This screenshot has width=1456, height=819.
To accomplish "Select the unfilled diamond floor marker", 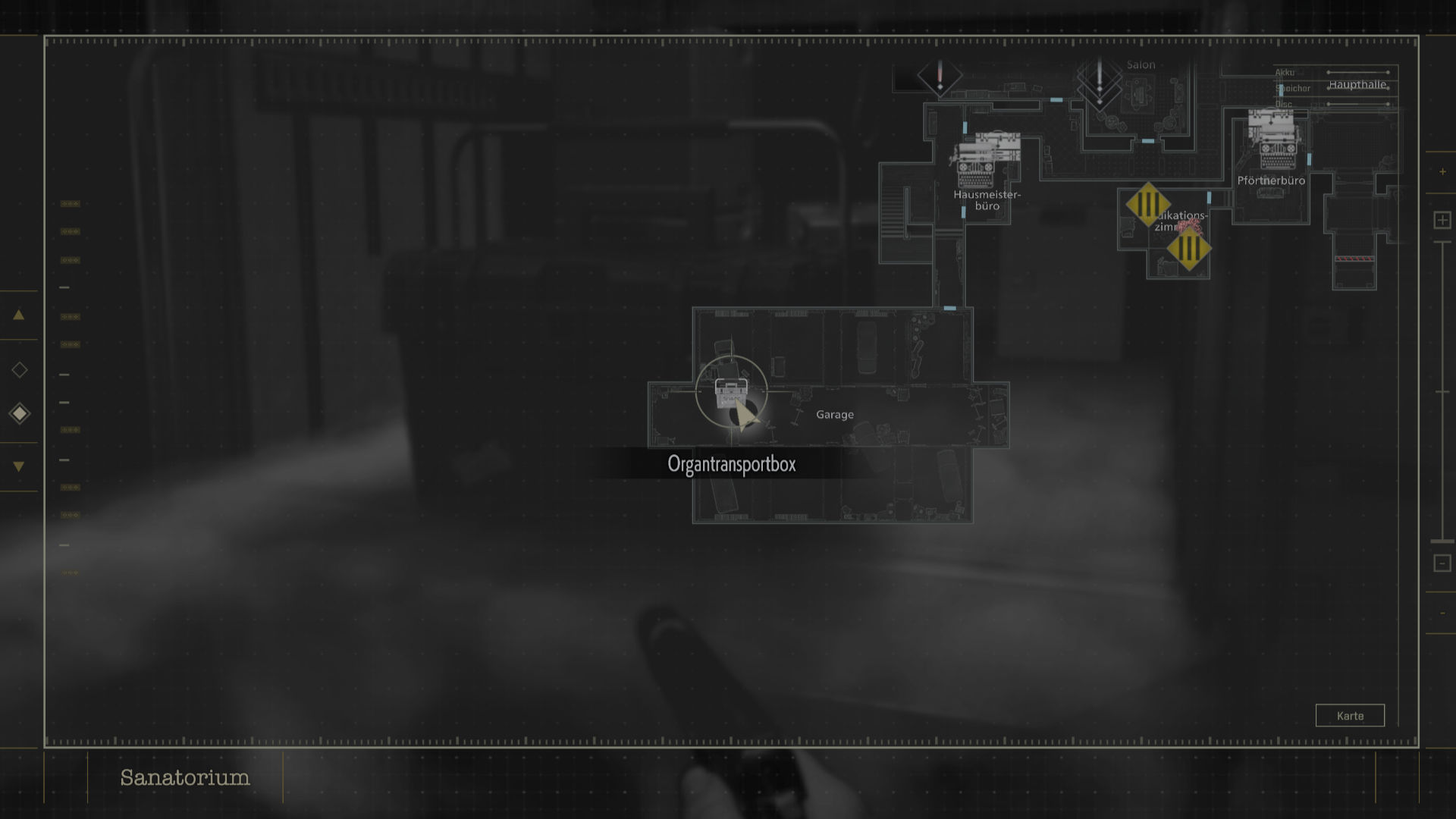I will click(20, 370).
